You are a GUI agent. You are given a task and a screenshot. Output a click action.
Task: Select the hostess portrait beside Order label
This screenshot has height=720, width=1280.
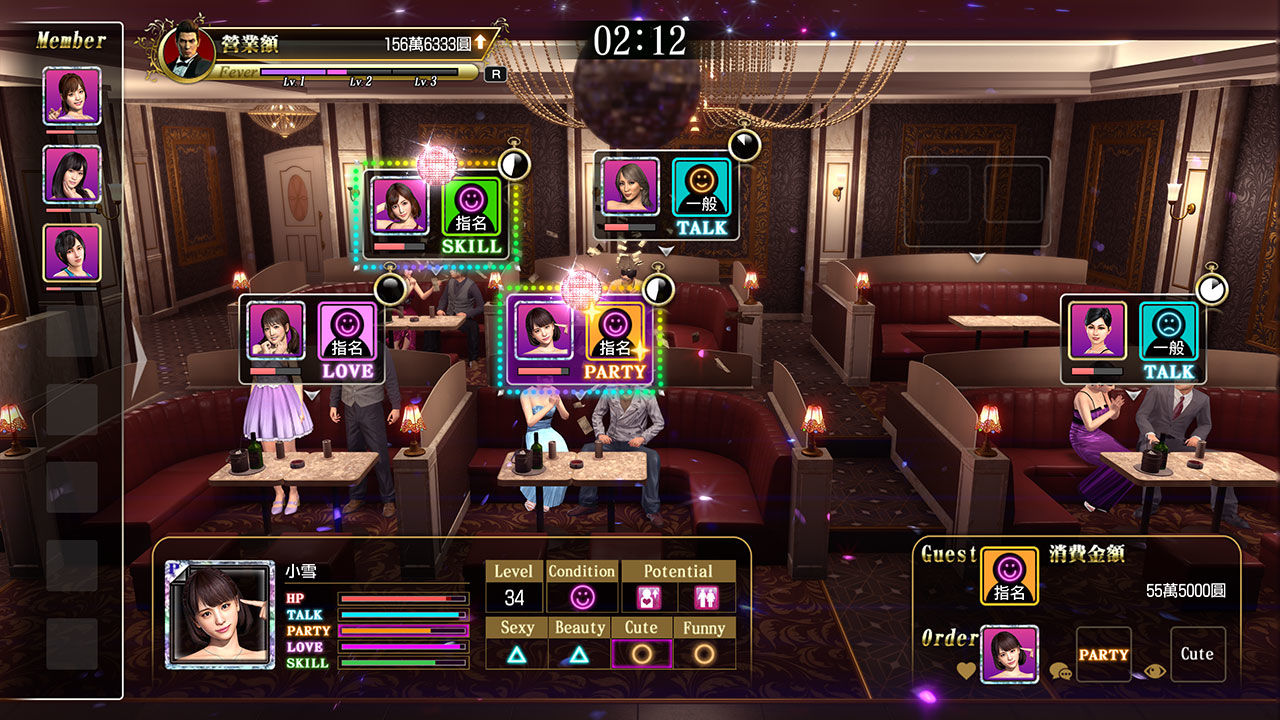pyautogui.click(x=1008, y=655)
